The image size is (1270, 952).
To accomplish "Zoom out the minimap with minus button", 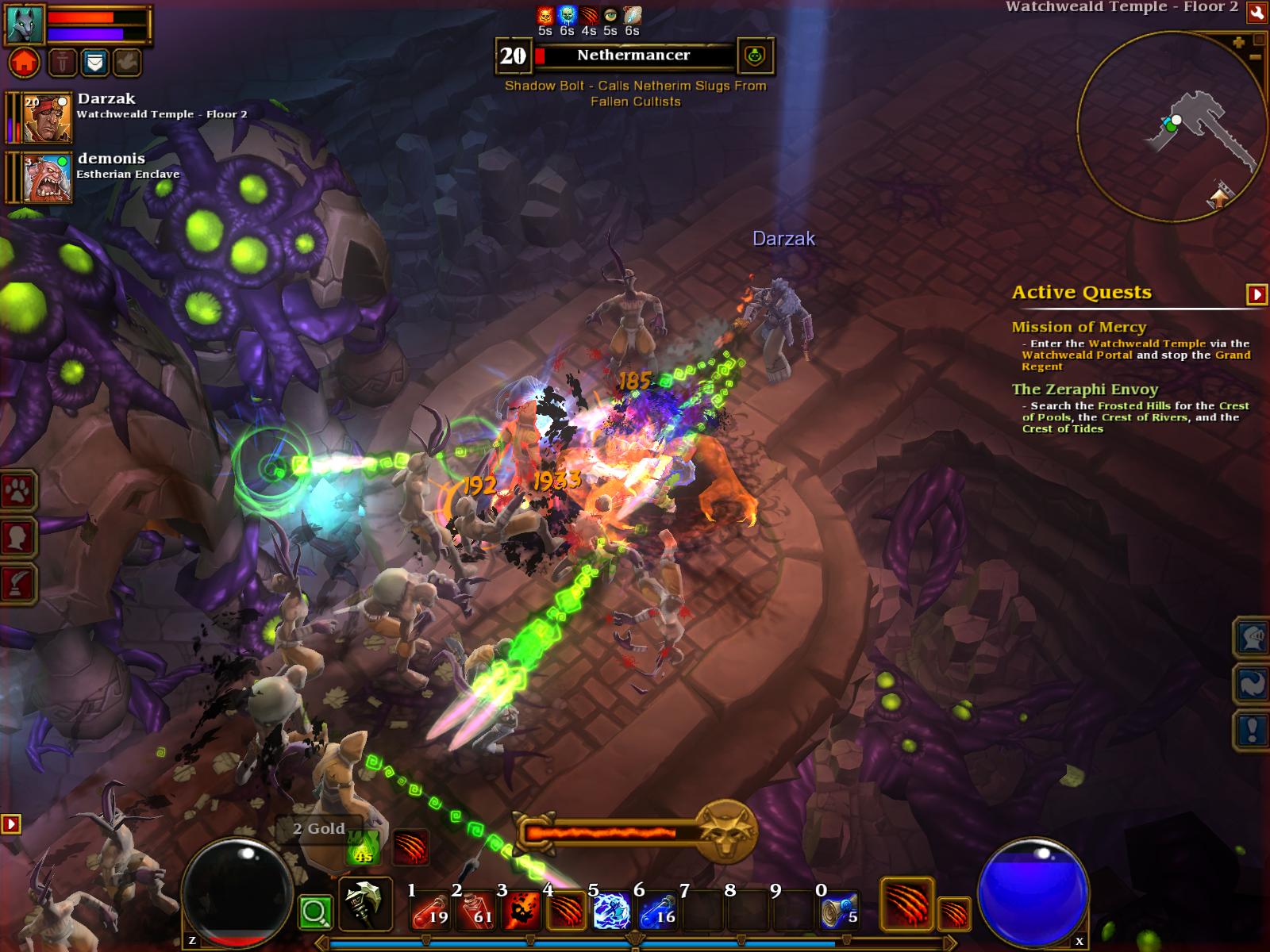I will tap(1255, 57).
